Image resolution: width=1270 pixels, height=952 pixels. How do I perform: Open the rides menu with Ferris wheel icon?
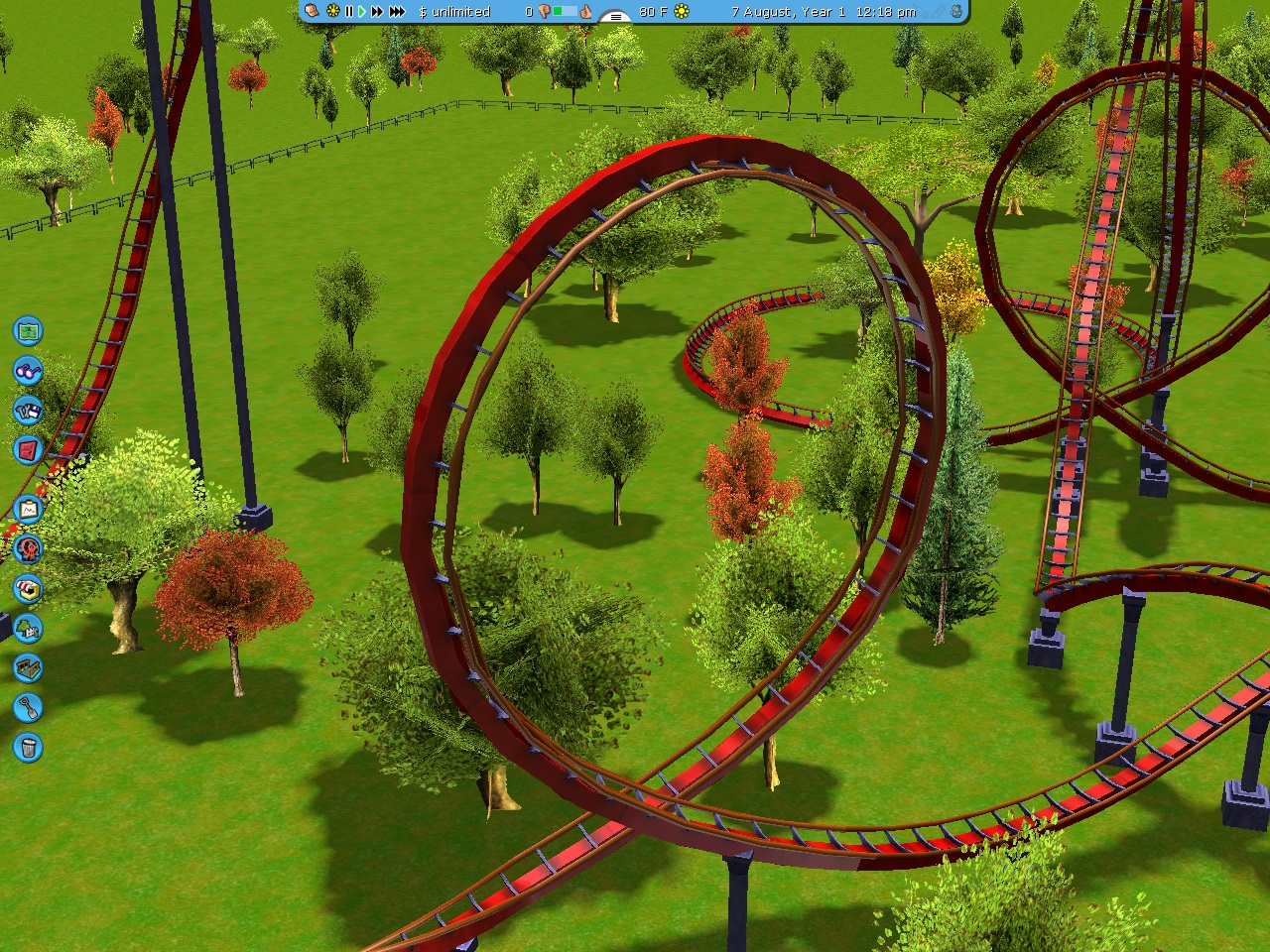tap(28, 548)
